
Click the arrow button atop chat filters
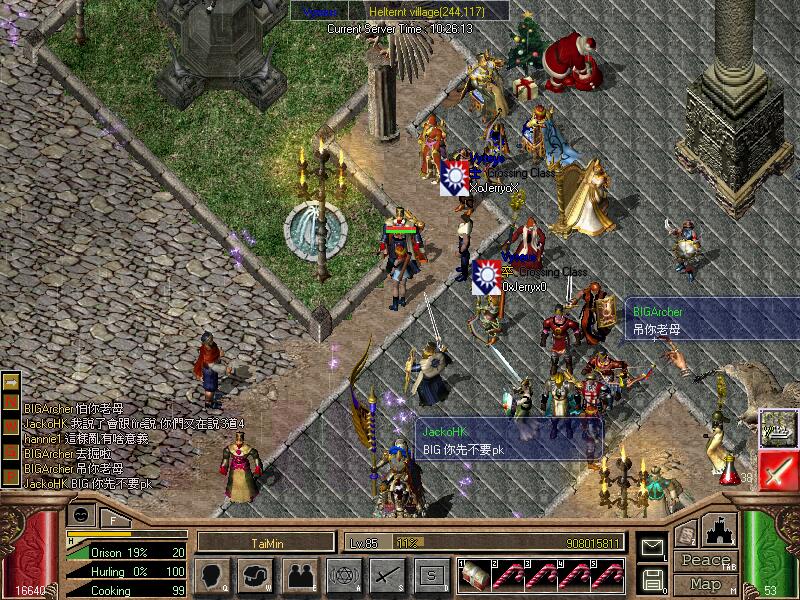13,382
